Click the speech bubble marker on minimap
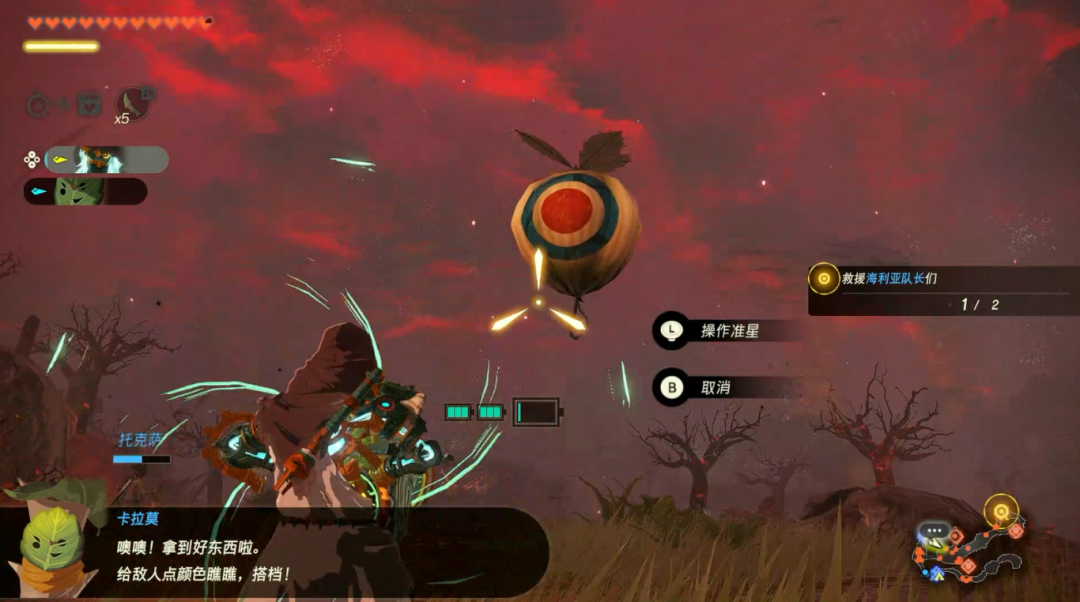 click(x=934, y=531)
